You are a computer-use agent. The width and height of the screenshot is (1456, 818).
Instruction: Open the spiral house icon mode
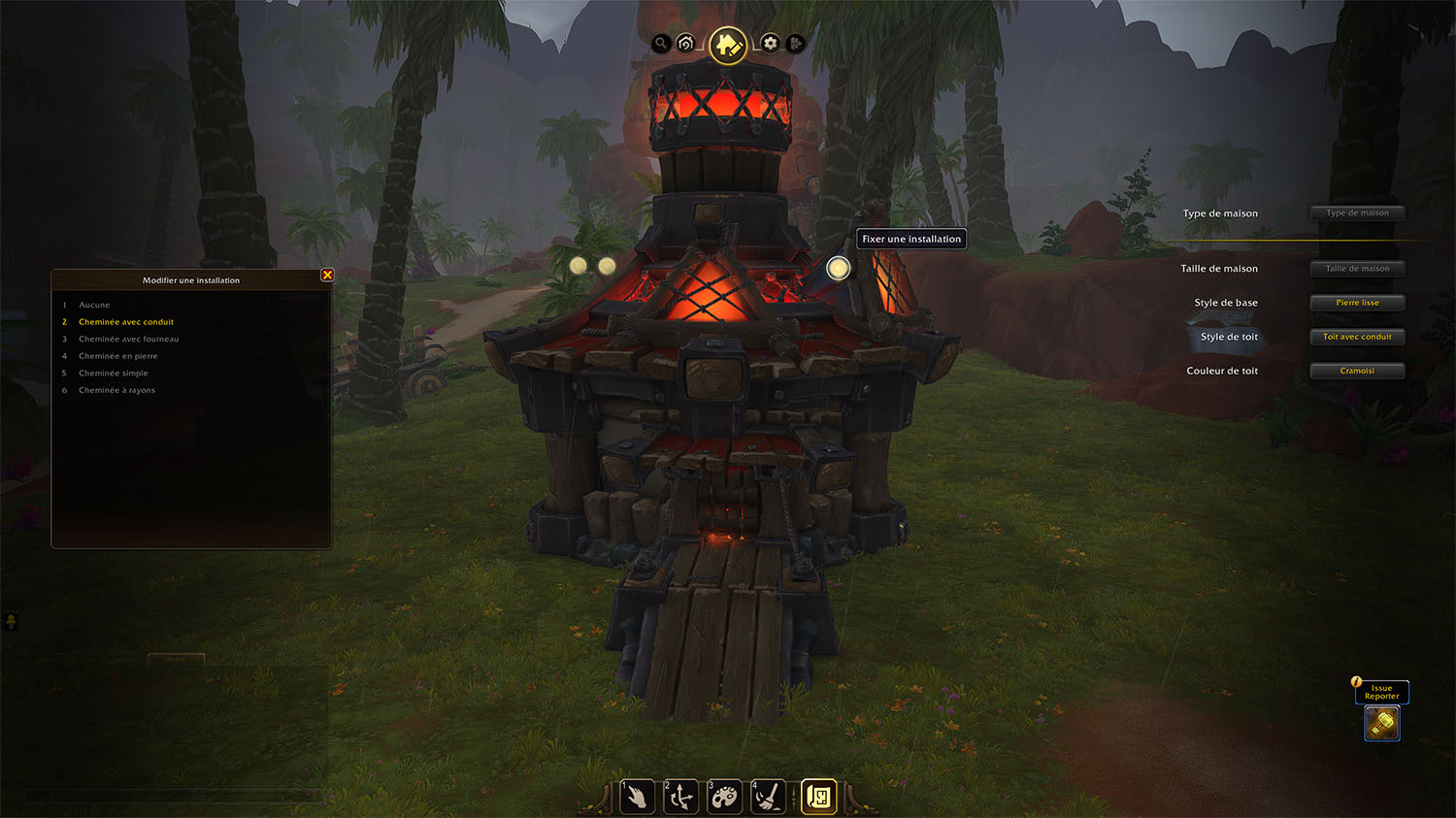(x=686, y=44)
